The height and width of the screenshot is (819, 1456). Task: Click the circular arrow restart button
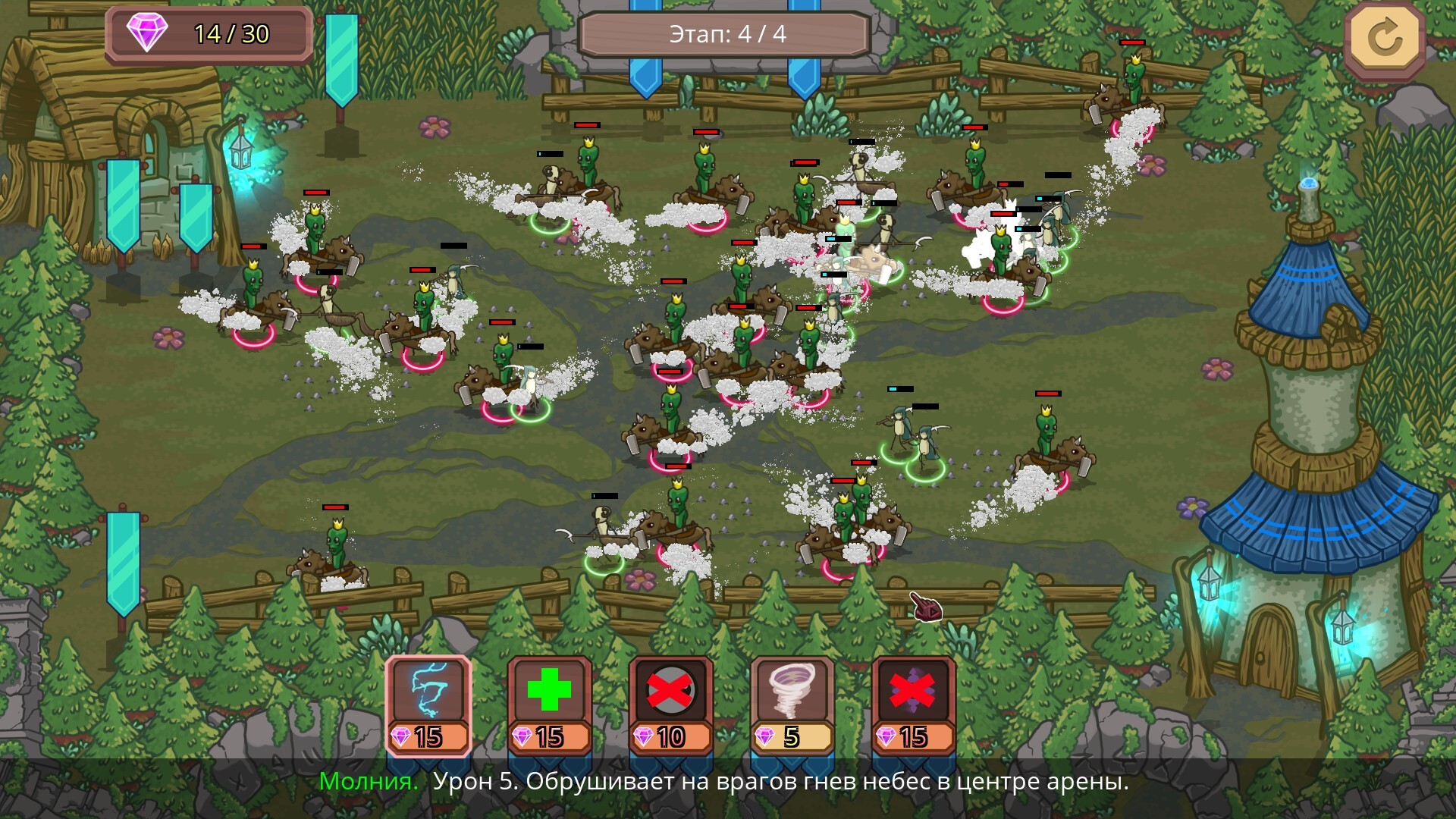coord(1385,38)
